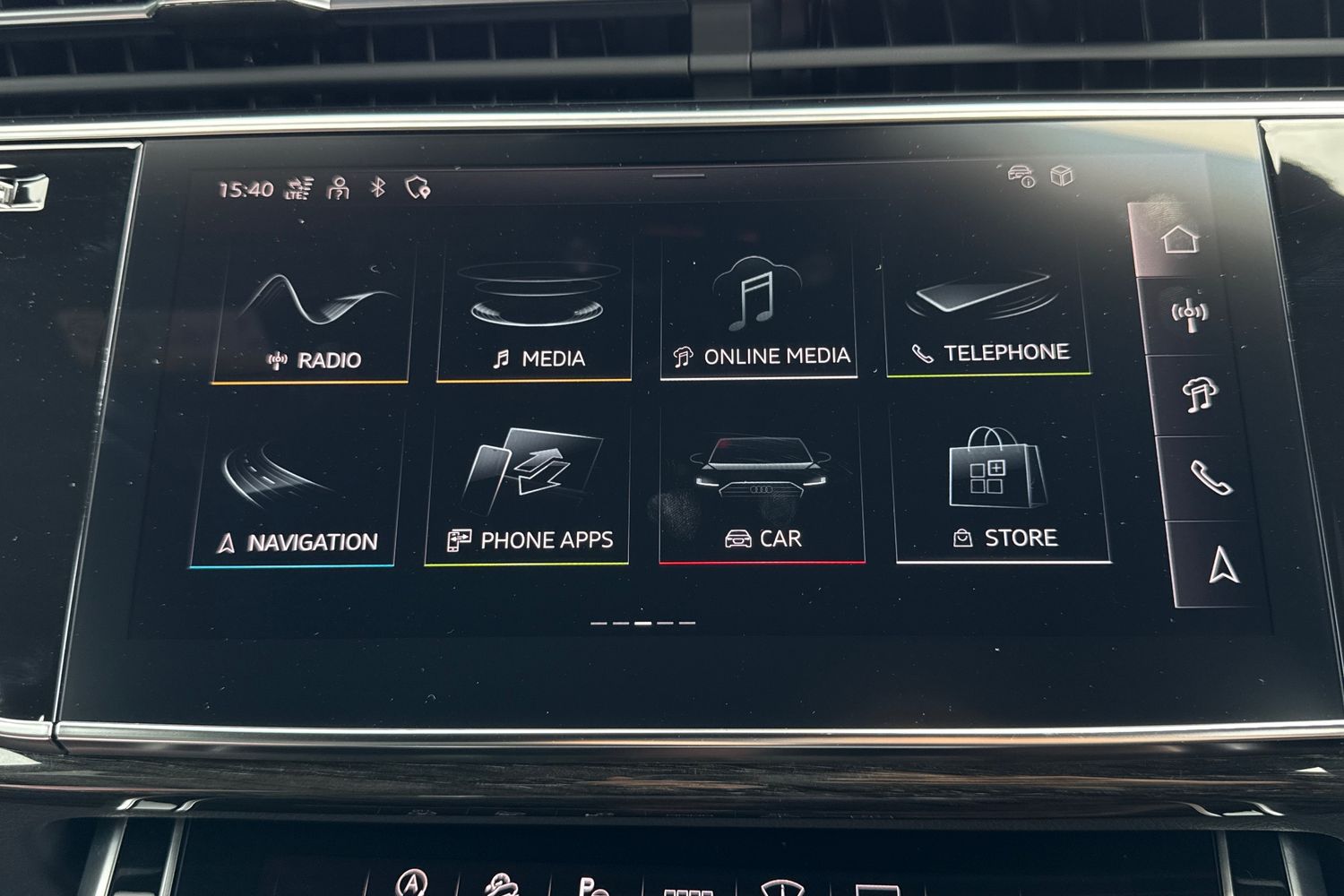The width and height of the screenshot is (1344, 896).
Task: Toggle privacy mode via the shield location icon
Action: [x=416, y=189]
